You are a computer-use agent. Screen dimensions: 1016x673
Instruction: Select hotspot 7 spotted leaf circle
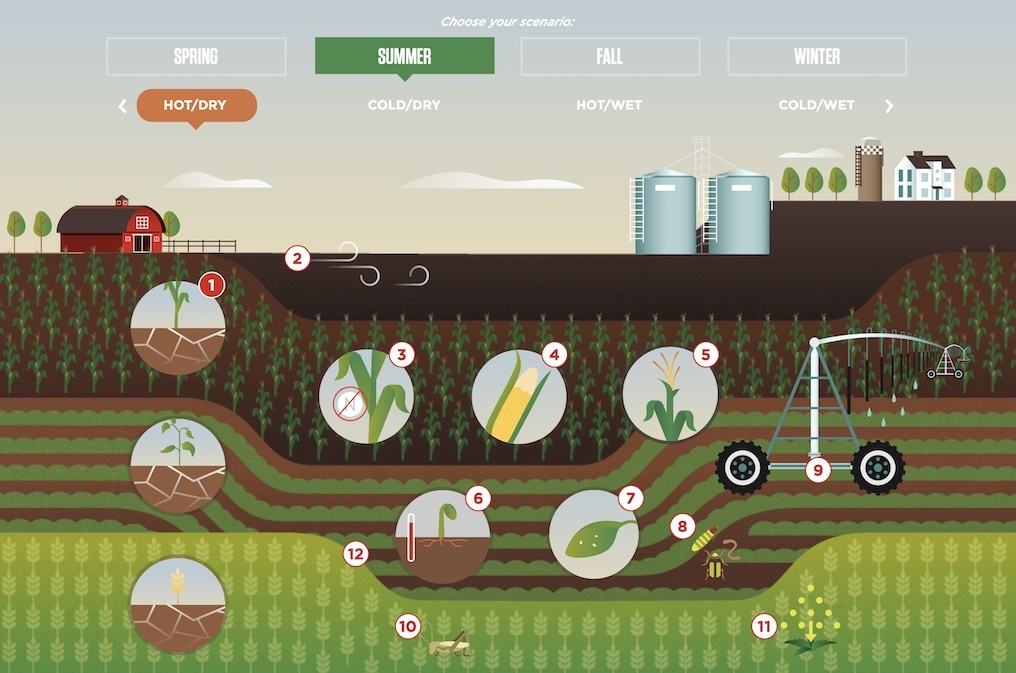tap(629, 497)
